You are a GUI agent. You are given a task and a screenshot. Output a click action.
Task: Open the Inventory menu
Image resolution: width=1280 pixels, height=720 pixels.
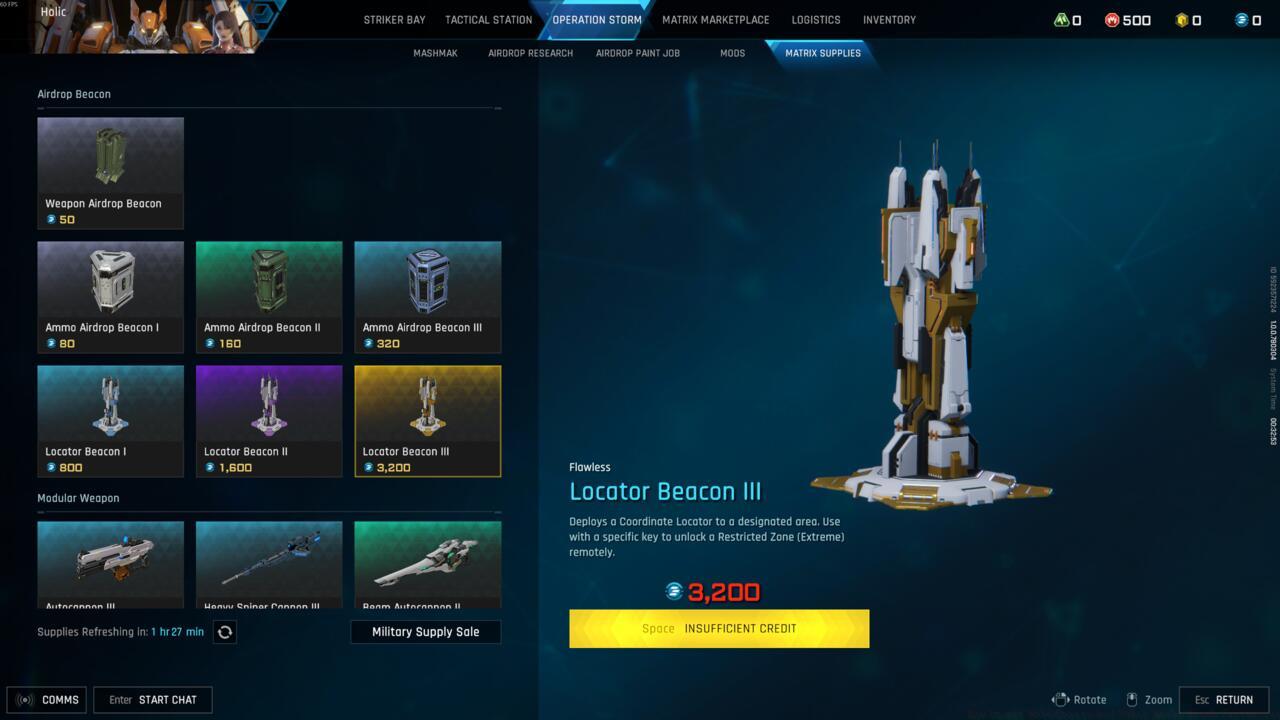click(x=889, y=19)
